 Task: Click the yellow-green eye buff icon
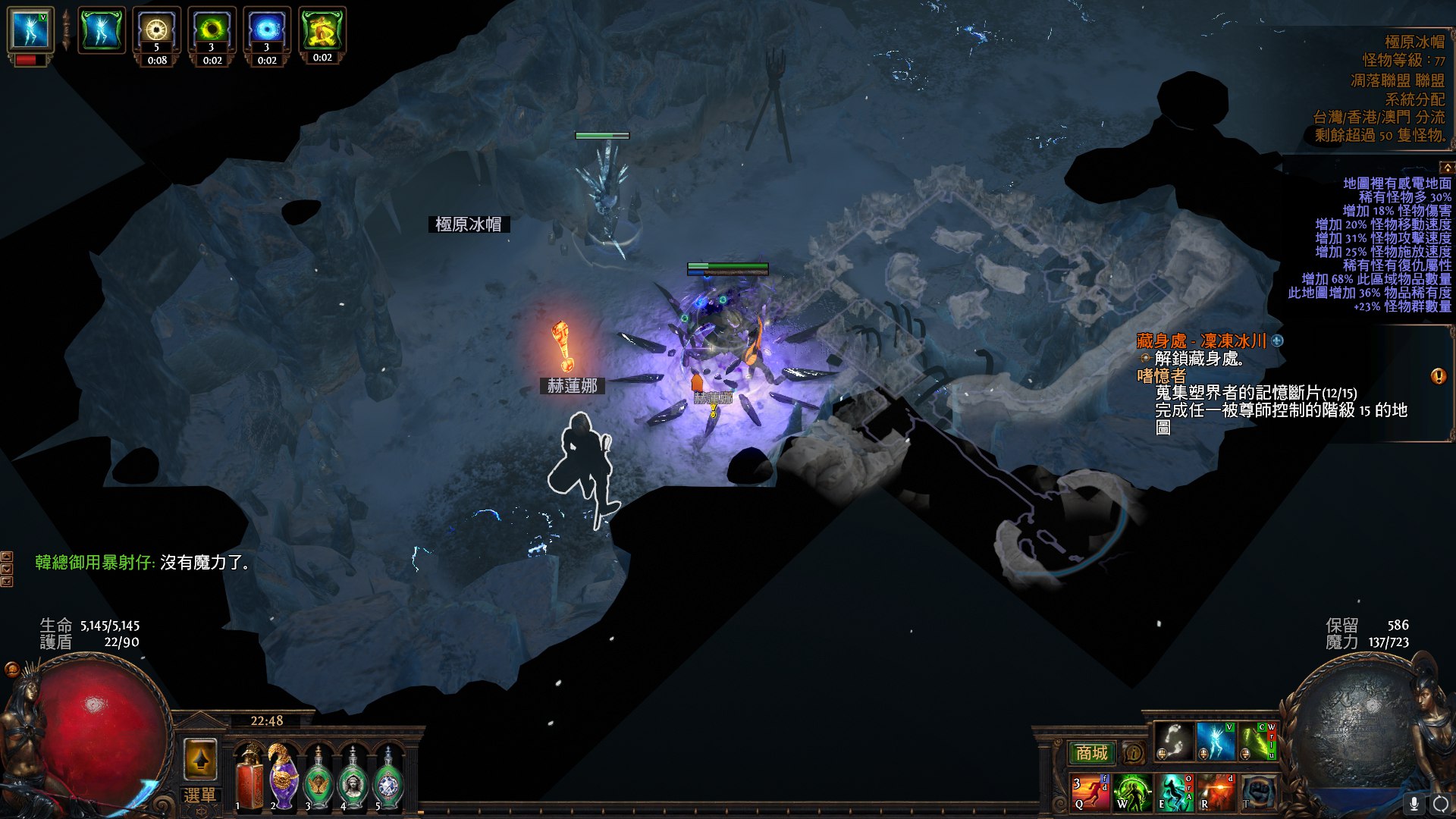pos(212,30)
